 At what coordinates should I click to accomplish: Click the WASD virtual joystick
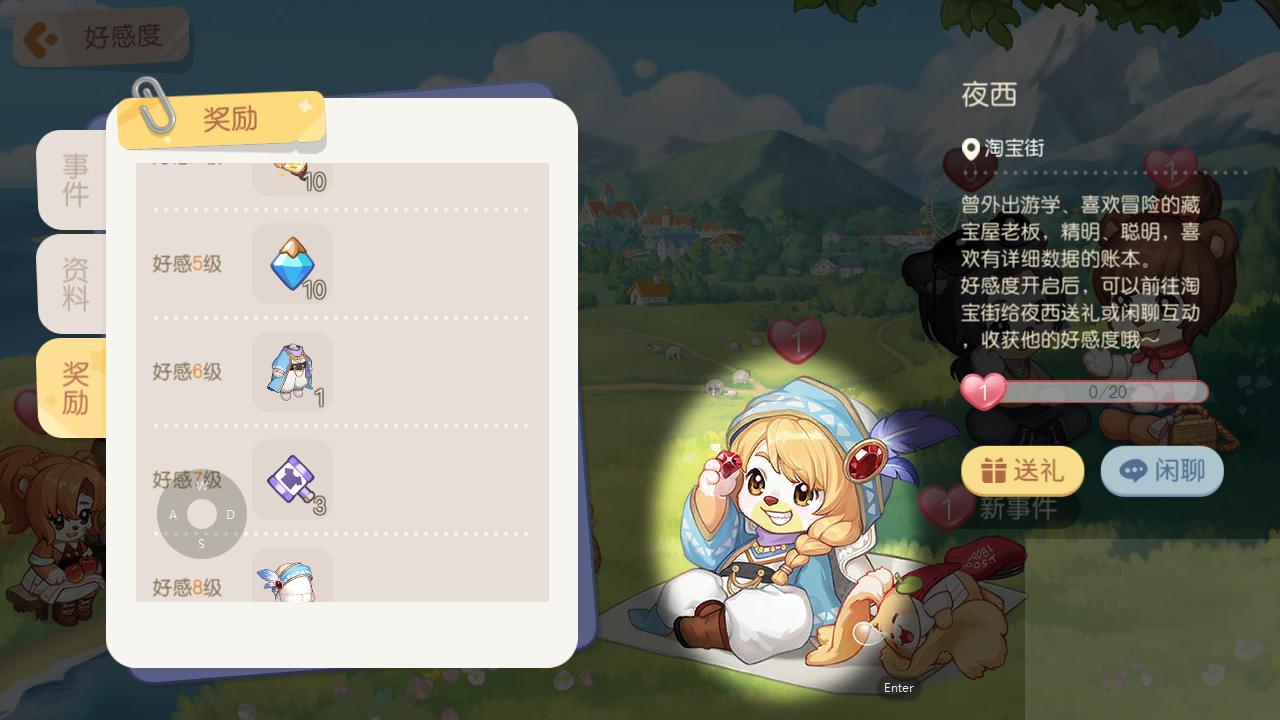(202, 514)
